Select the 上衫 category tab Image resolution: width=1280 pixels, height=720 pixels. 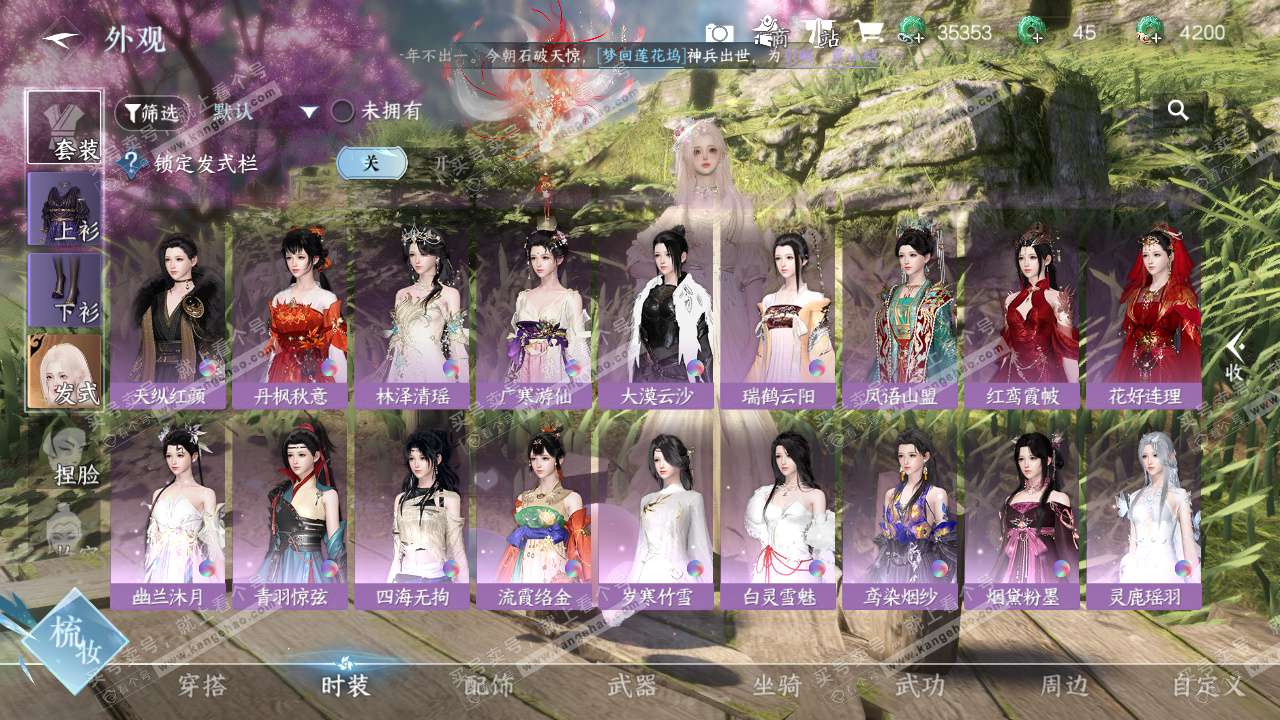pyautogui.click(x=65, y=208)
